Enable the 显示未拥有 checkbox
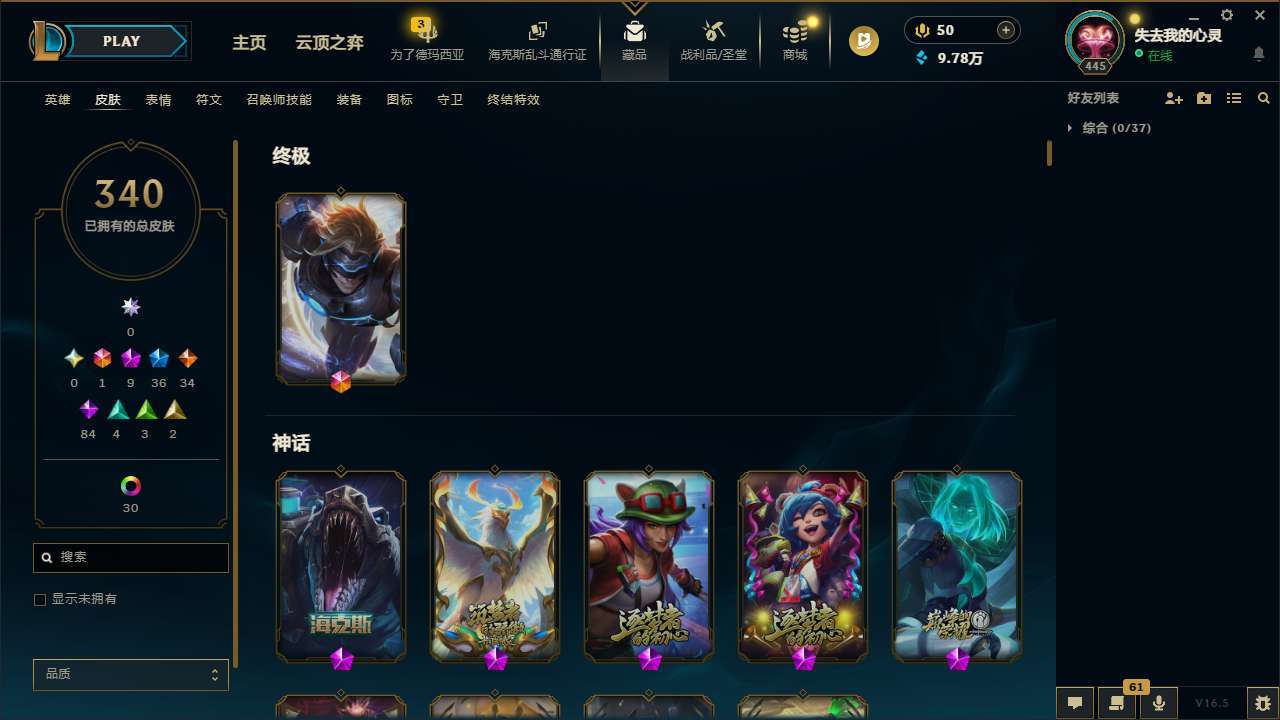The image size is (1280, 720). pyautogui.click(x=40, y=599)
